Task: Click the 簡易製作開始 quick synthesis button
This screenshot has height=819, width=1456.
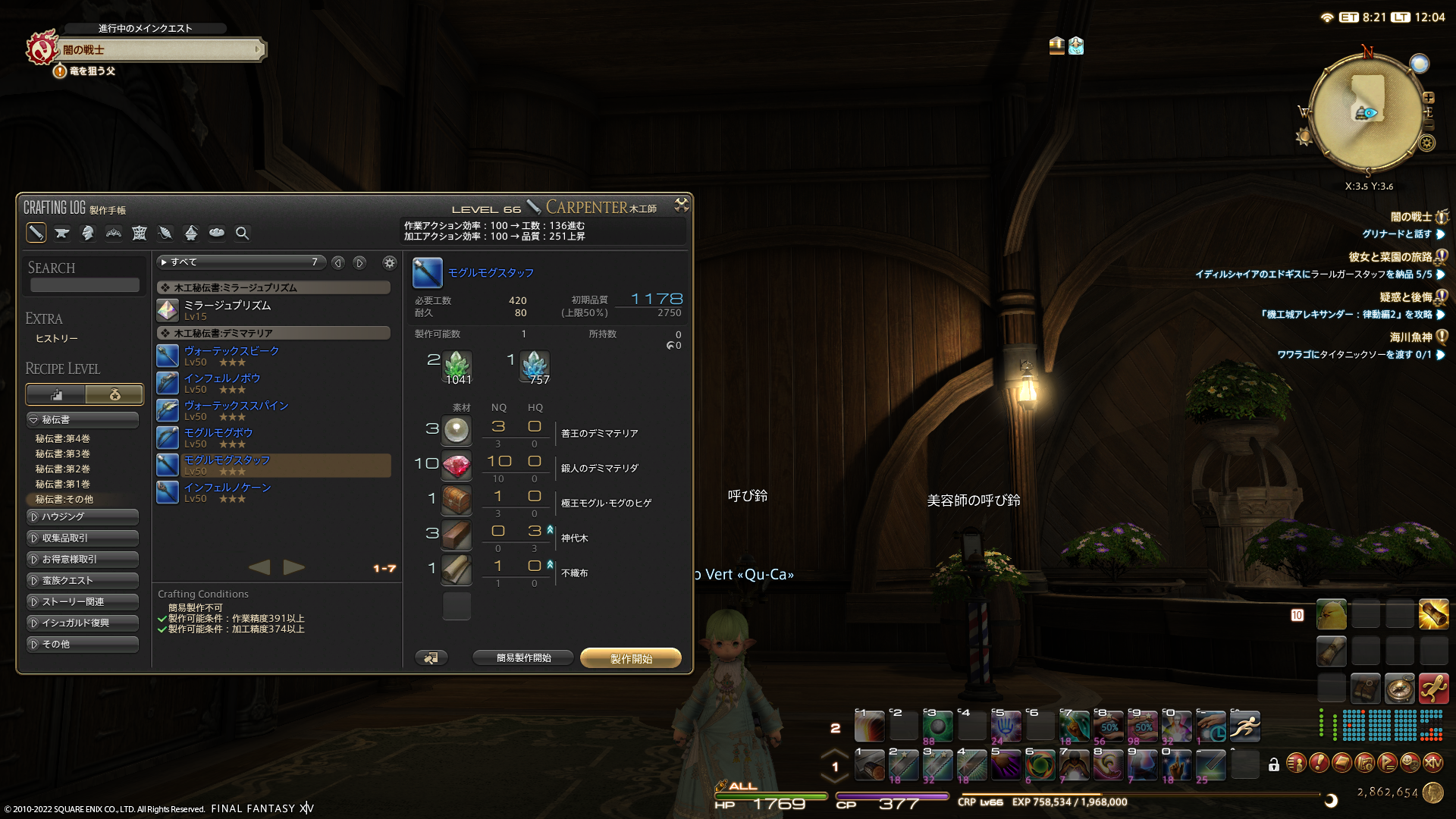Action: tap(523, 658)
